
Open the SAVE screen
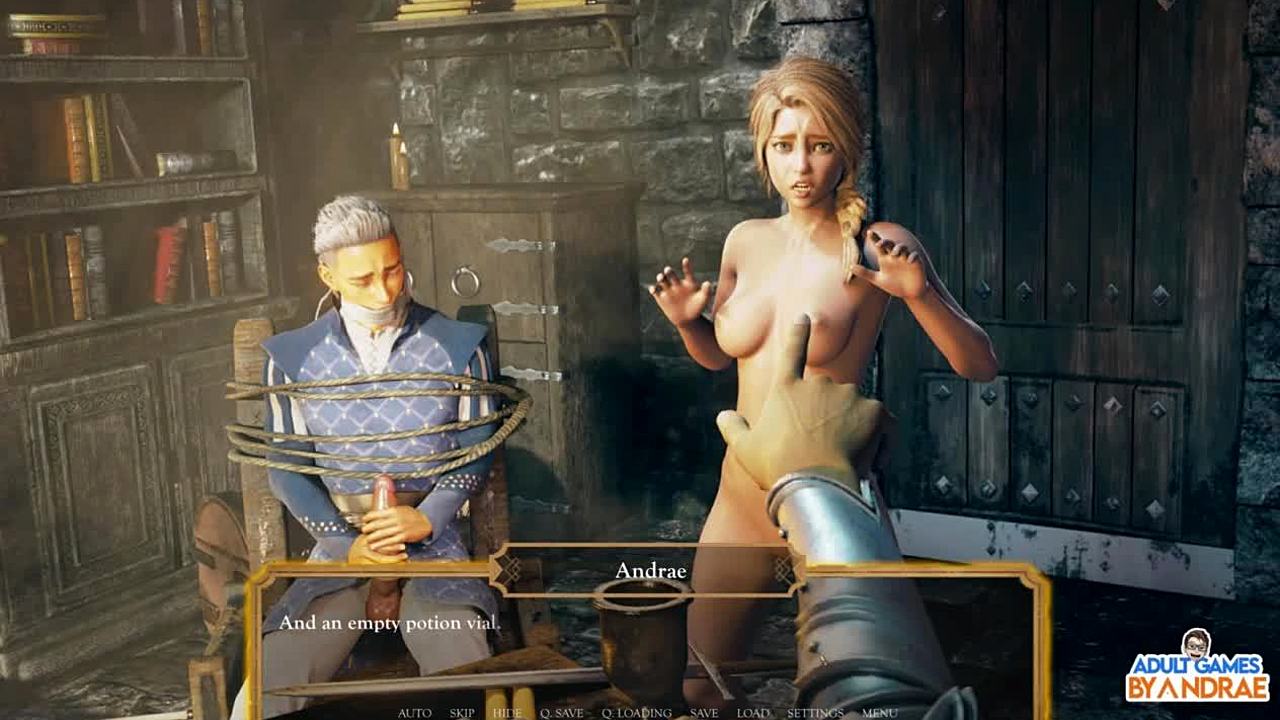point(704,713)
